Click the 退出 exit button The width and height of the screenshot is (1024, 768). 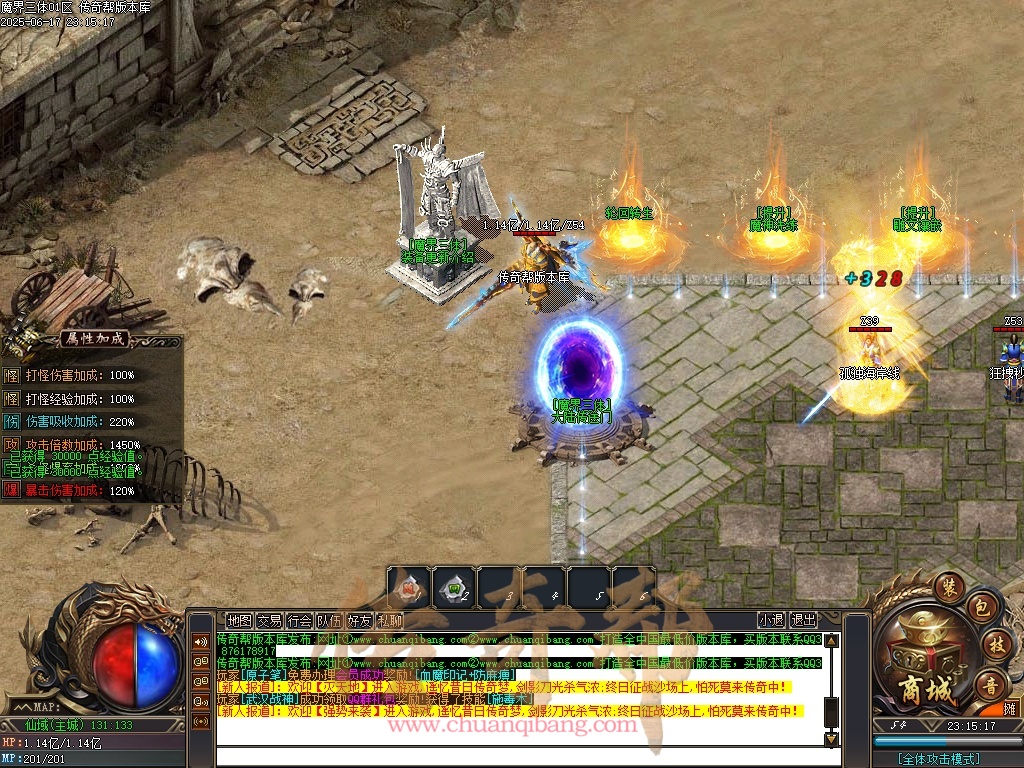(803, 620)
